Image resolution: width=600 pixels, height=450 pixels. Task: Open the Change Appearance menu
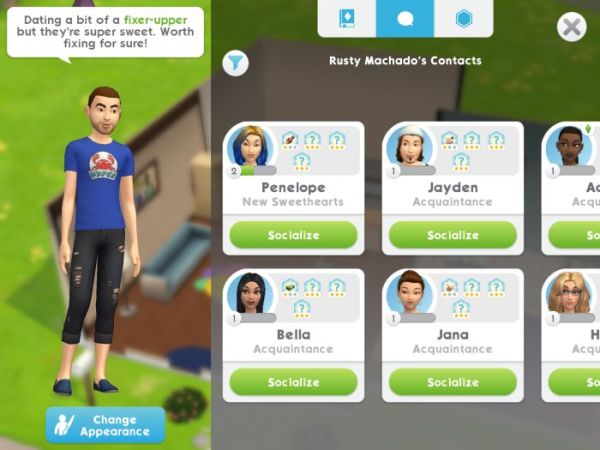pyautogui.click(x=105, y=425)
